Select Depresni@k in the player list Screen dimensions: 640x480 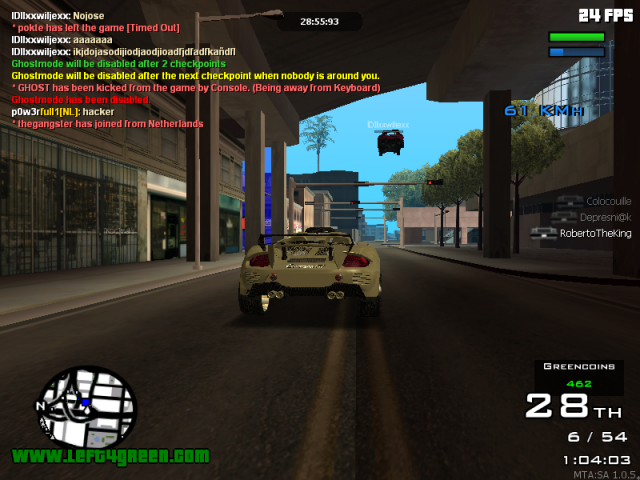(605, 217)
